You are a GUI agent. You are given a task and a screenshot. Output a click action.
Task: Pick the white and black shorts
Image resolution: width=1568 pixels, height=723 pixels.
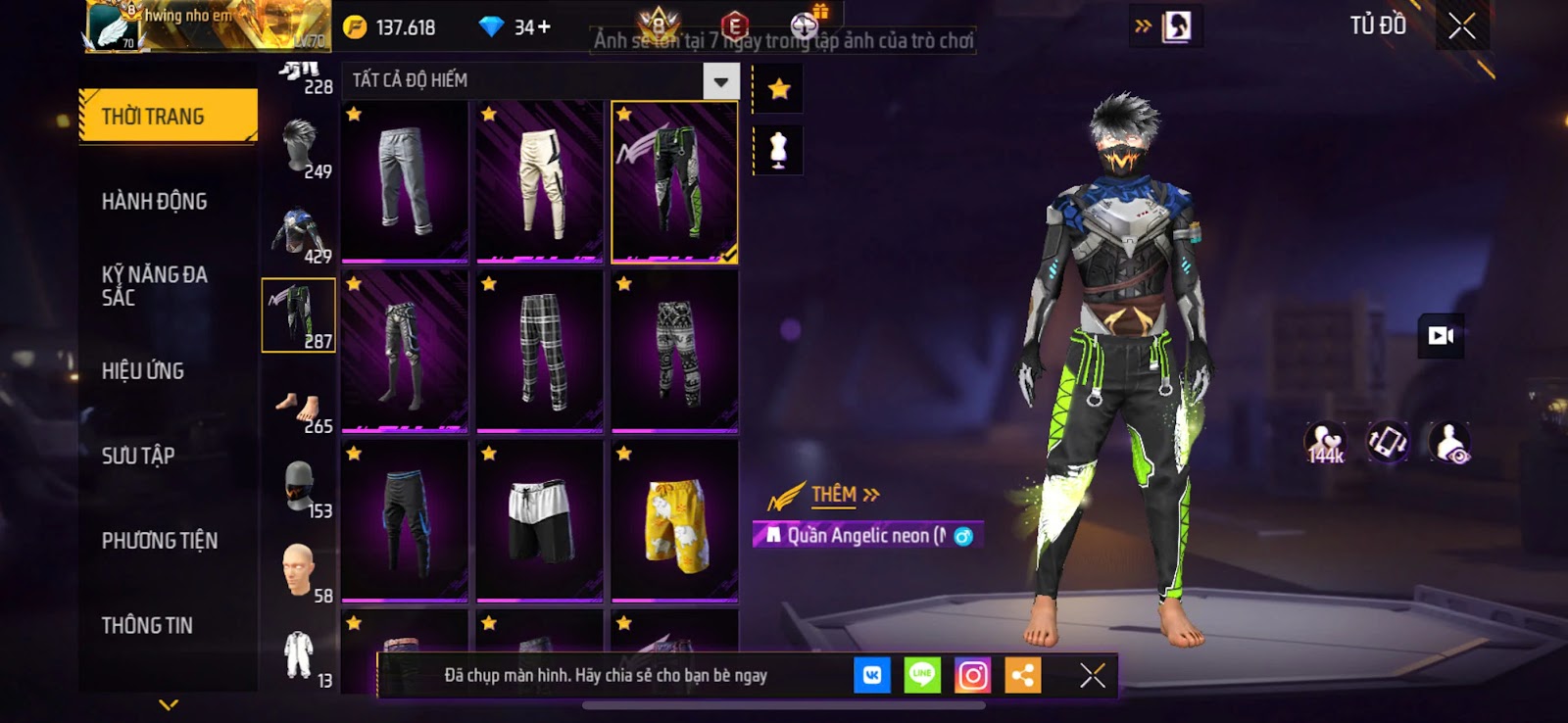point(540,521)
